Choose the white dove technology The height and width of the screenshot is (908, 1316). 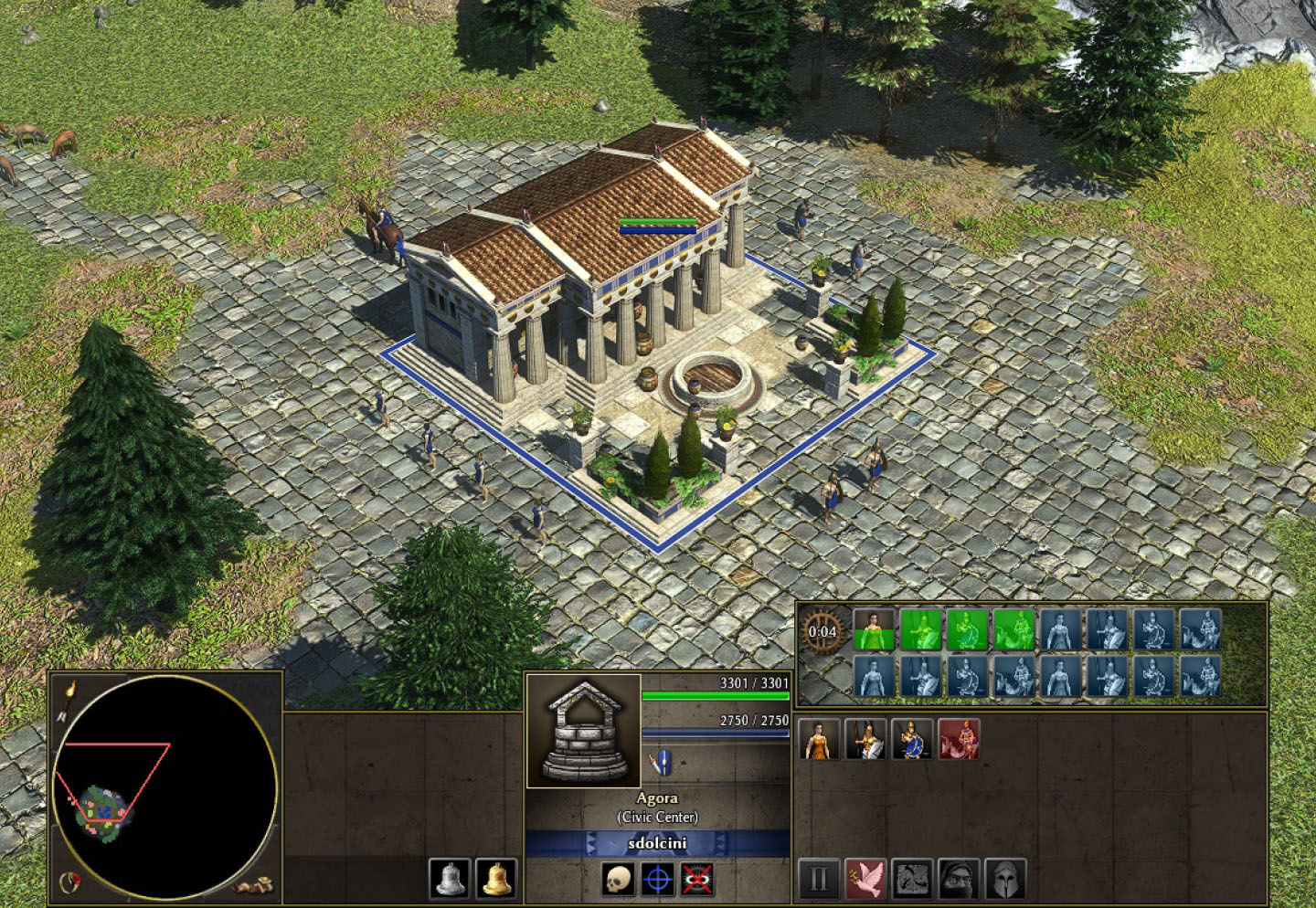[x=865, y=879]
